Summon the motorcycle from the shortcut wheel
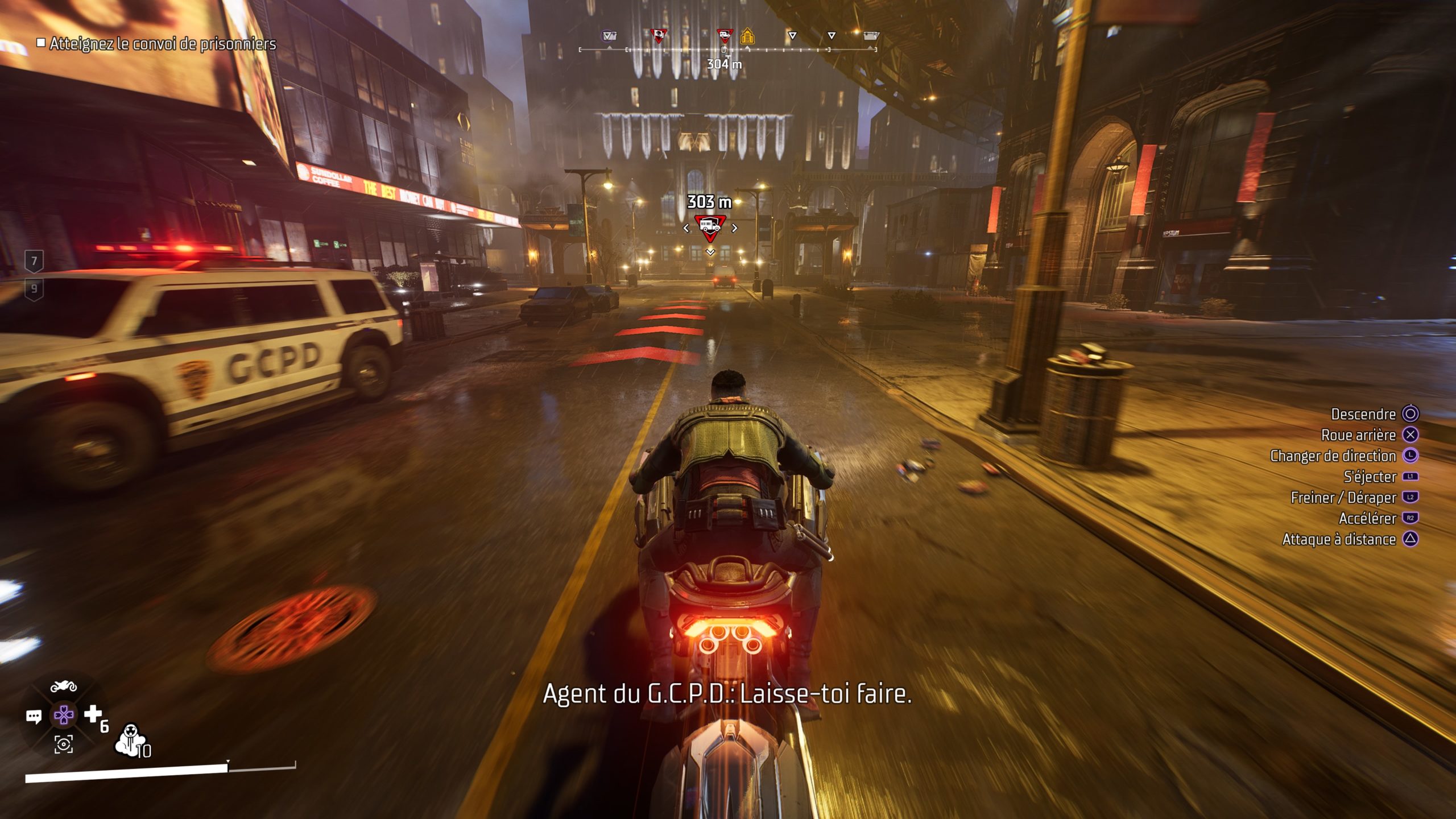Viewport: 1456px width, 819px height. tap(64, 686)
